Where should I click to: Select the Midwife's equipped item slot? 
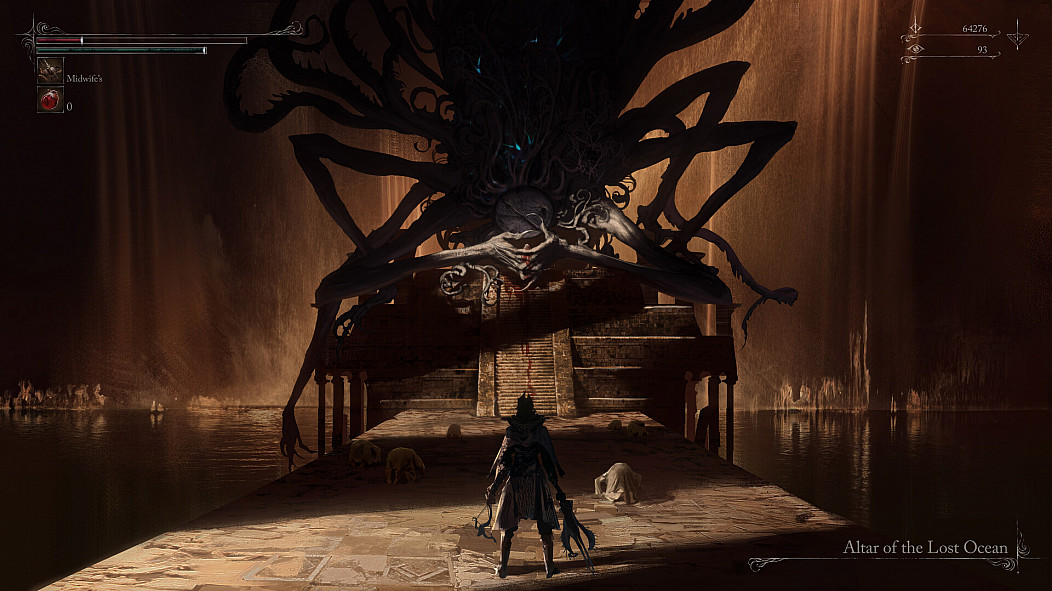click(x=50, y=70)
